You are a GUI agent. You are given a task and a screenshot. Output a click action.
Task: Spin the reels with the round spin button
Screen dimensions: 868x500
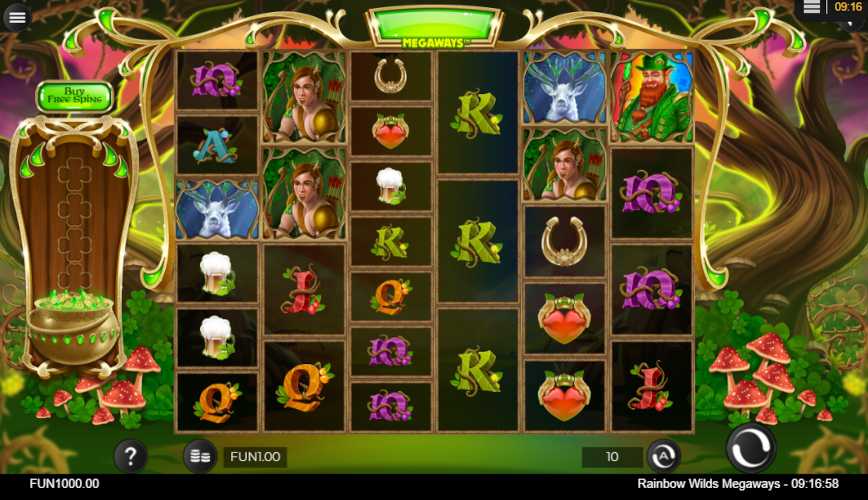tap(750, 448)
